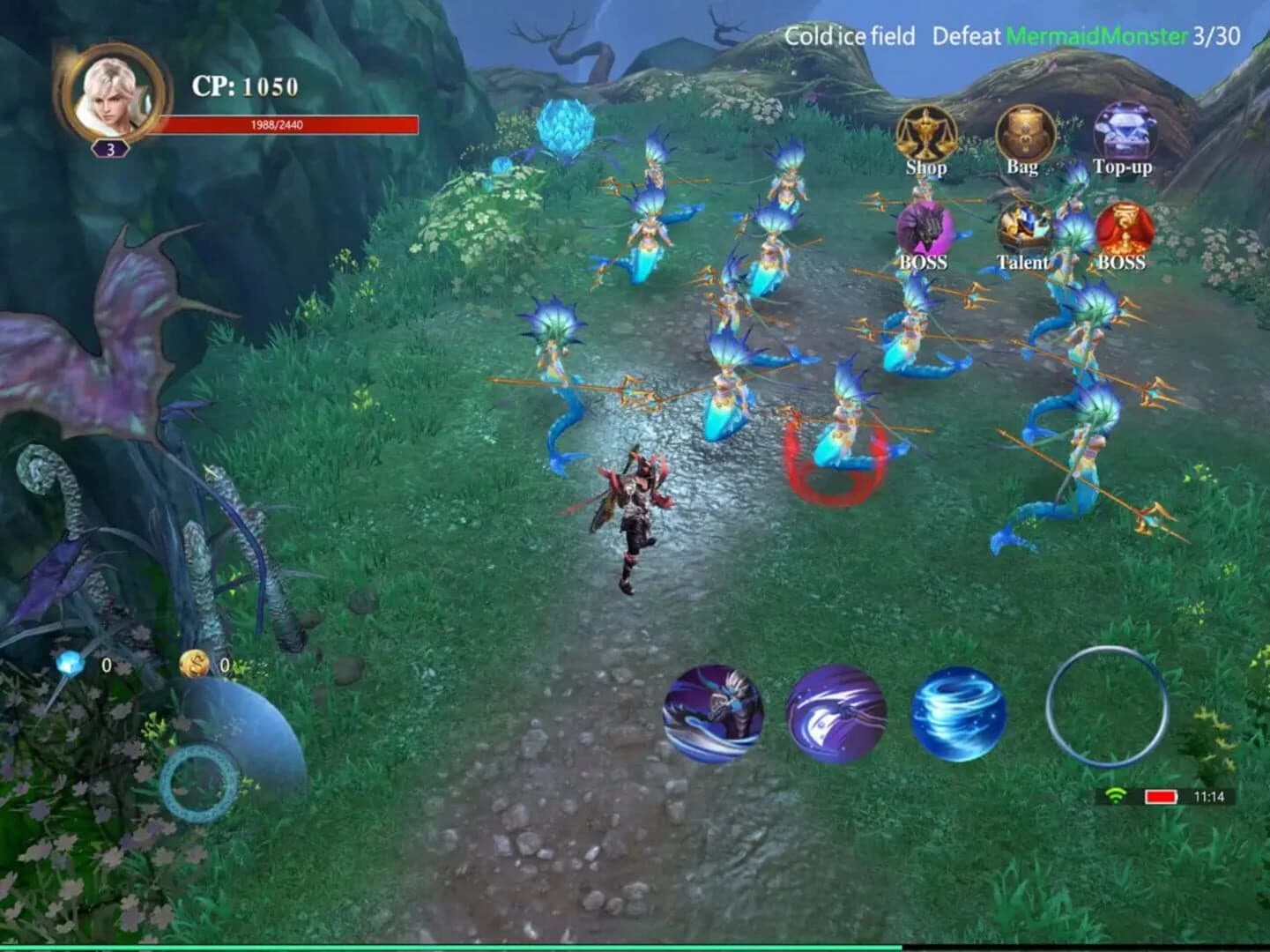
Task: Tap the CP 1050 stat display
Action: click(x=240, y=86)
